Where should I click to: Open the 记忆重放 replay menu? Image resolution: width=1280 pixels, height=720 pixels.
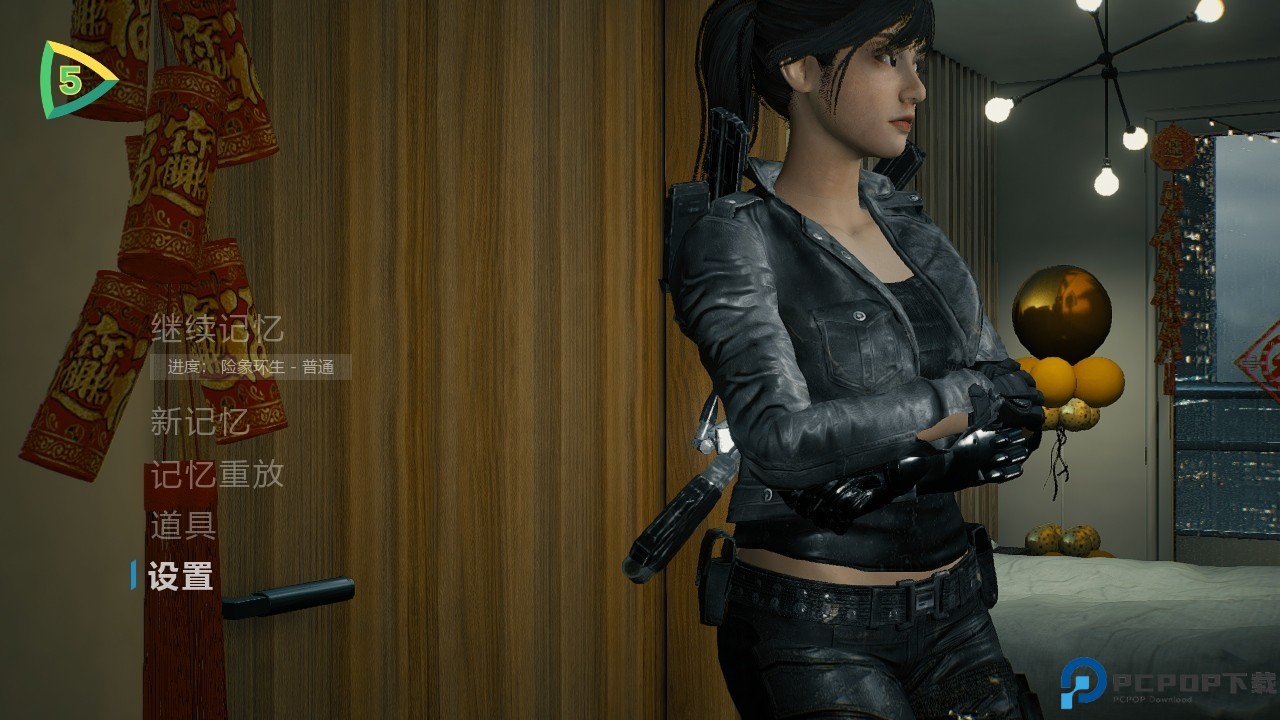[x=217, y=474]
